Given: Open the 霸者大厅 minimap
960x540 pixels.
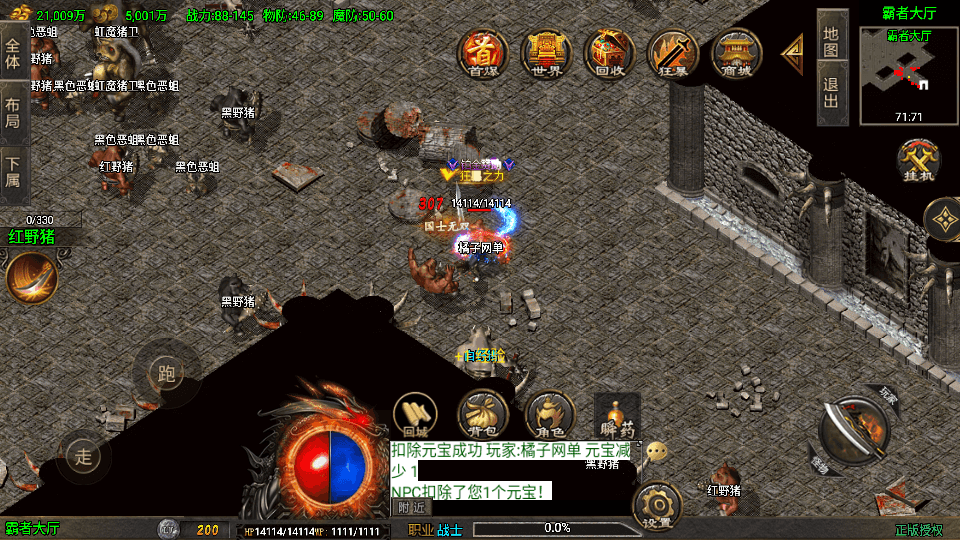Looking at the screenshot, I should (x=909, y=76).
